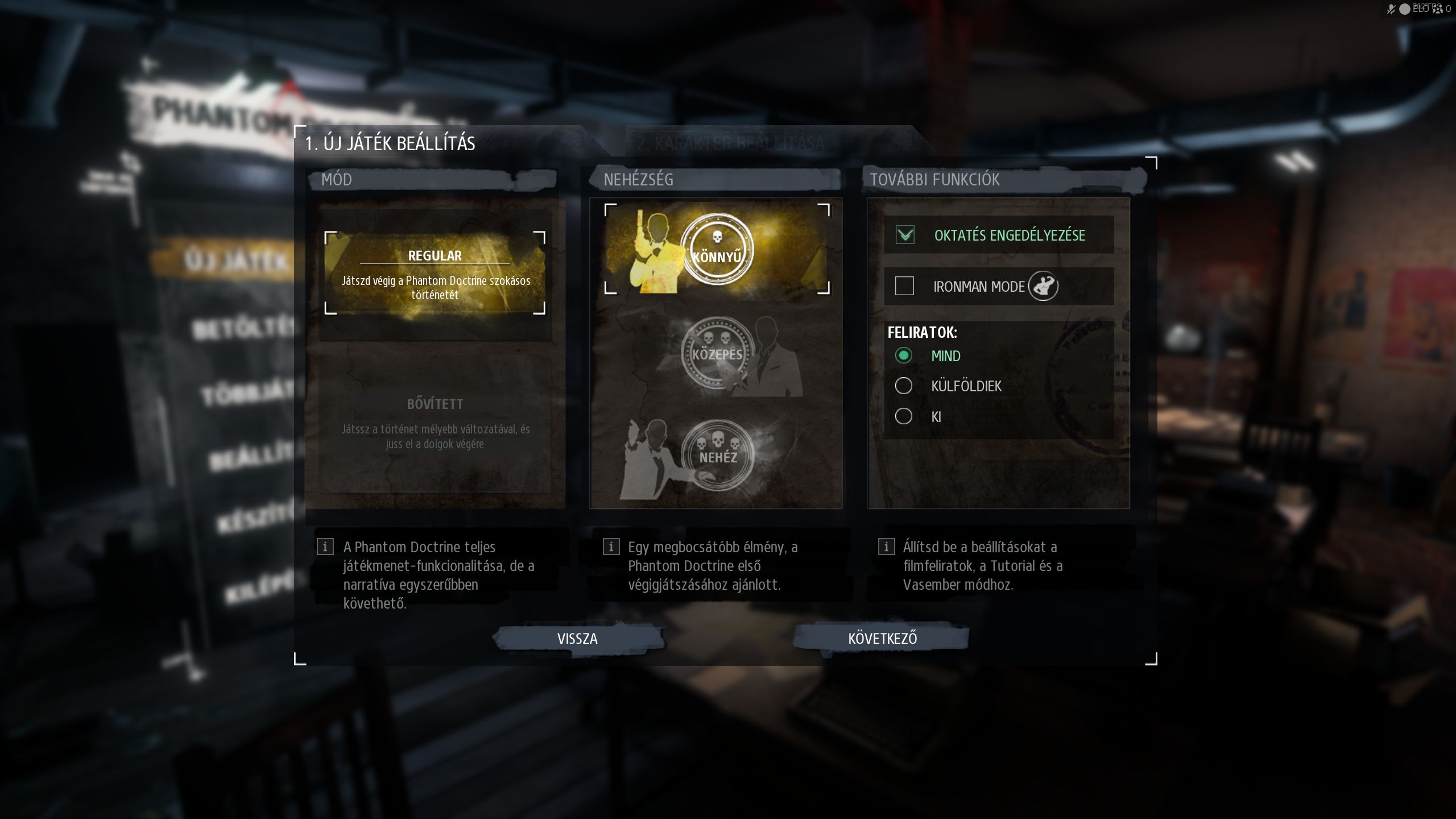Toggle Oktatés Engedélyezése tutorial checkbox

[x=905, y=235]
